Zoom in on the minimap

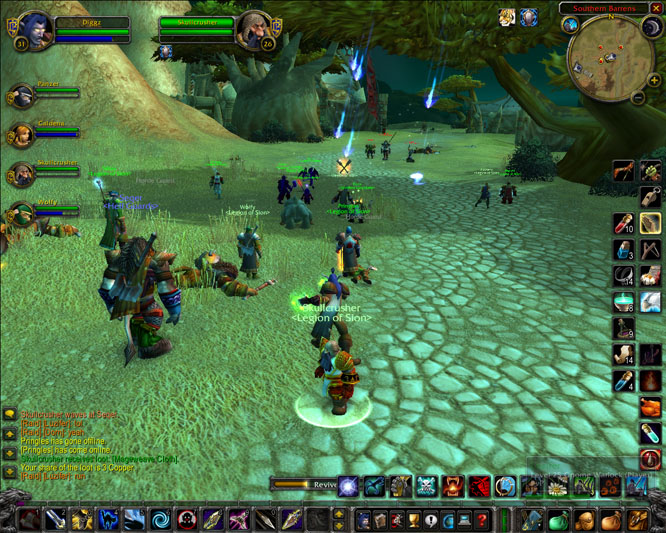pyautogui.click(x=653, y=81)
